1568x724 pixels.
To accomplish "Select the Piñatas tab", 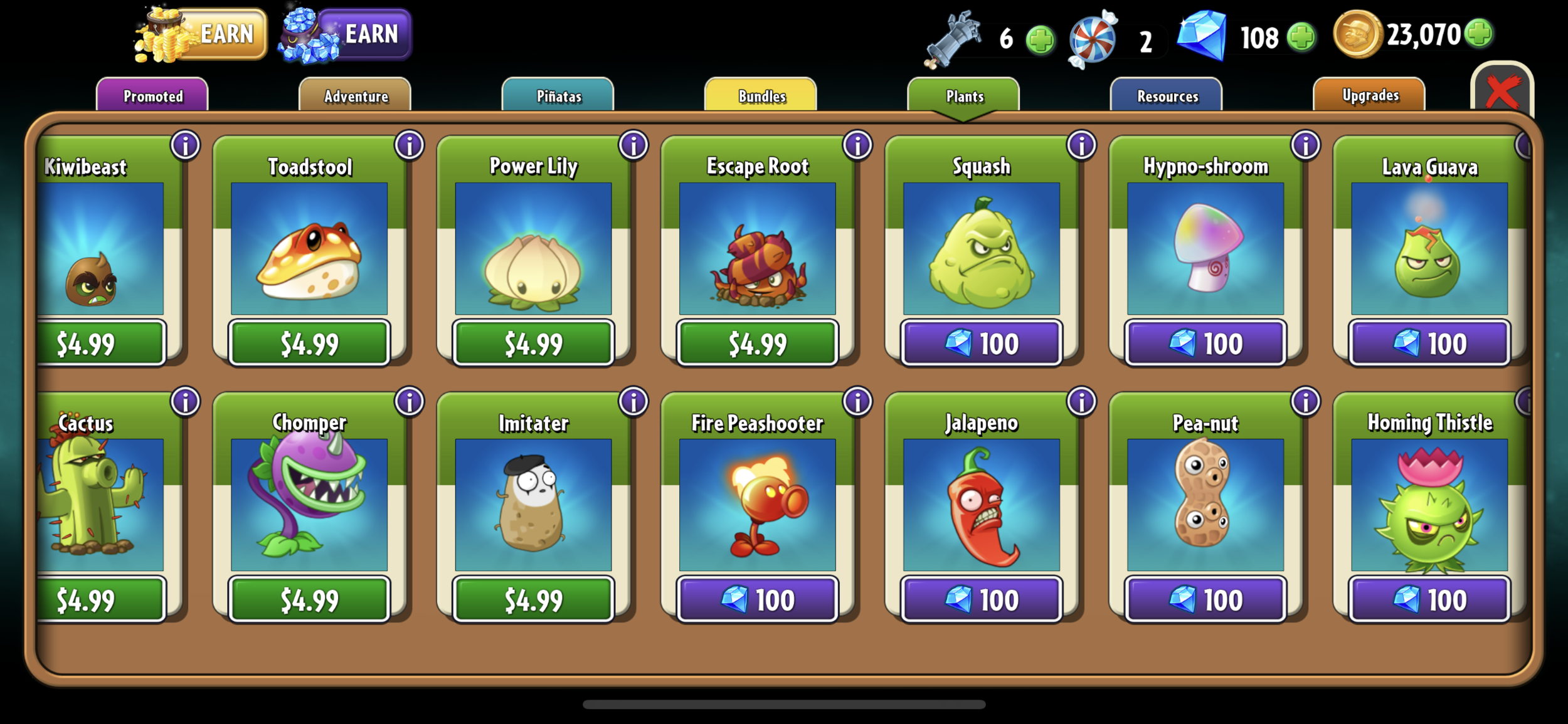I will [x=558, y=96].
